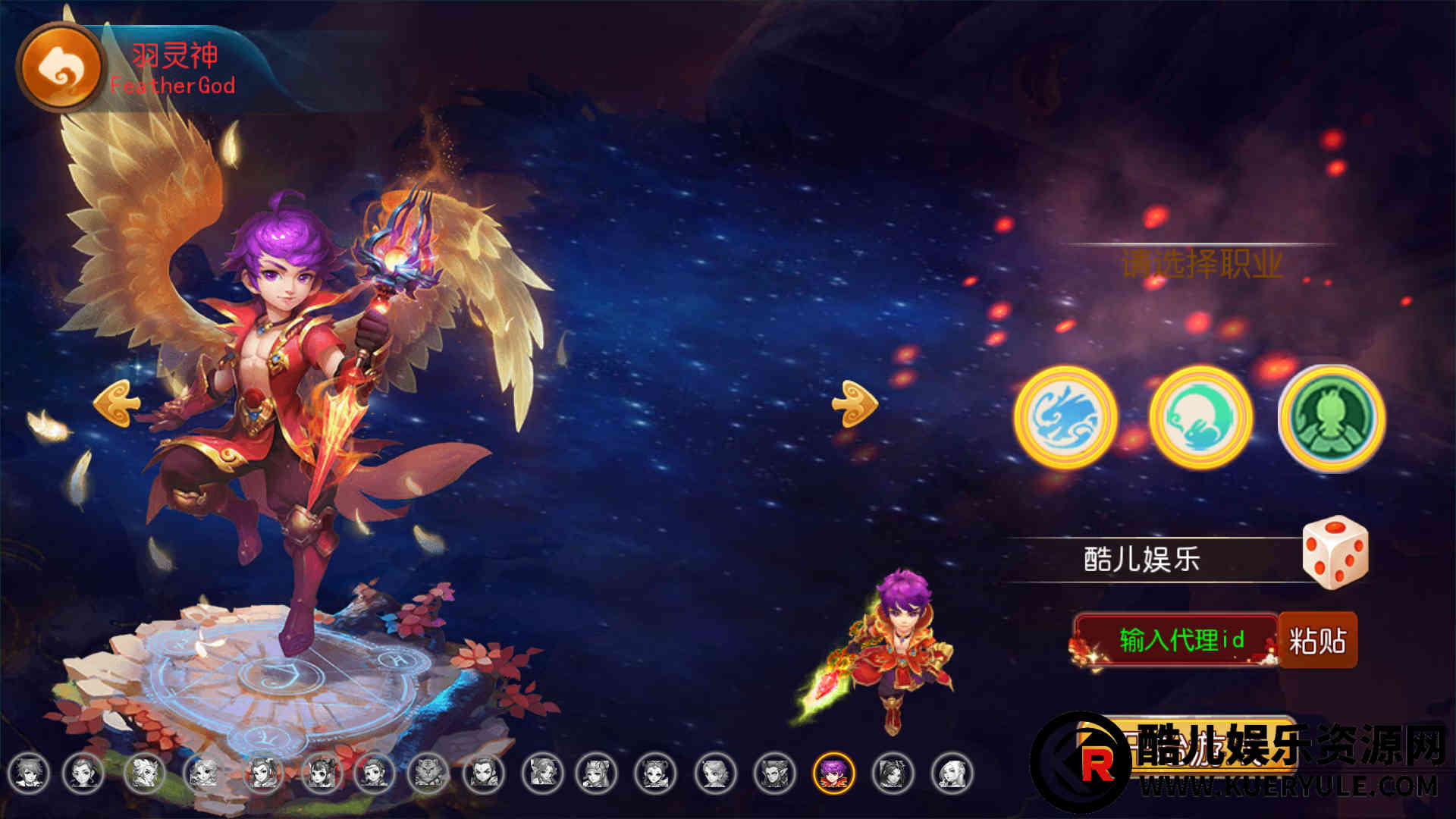Click the 输入代理id input box

1178,640
